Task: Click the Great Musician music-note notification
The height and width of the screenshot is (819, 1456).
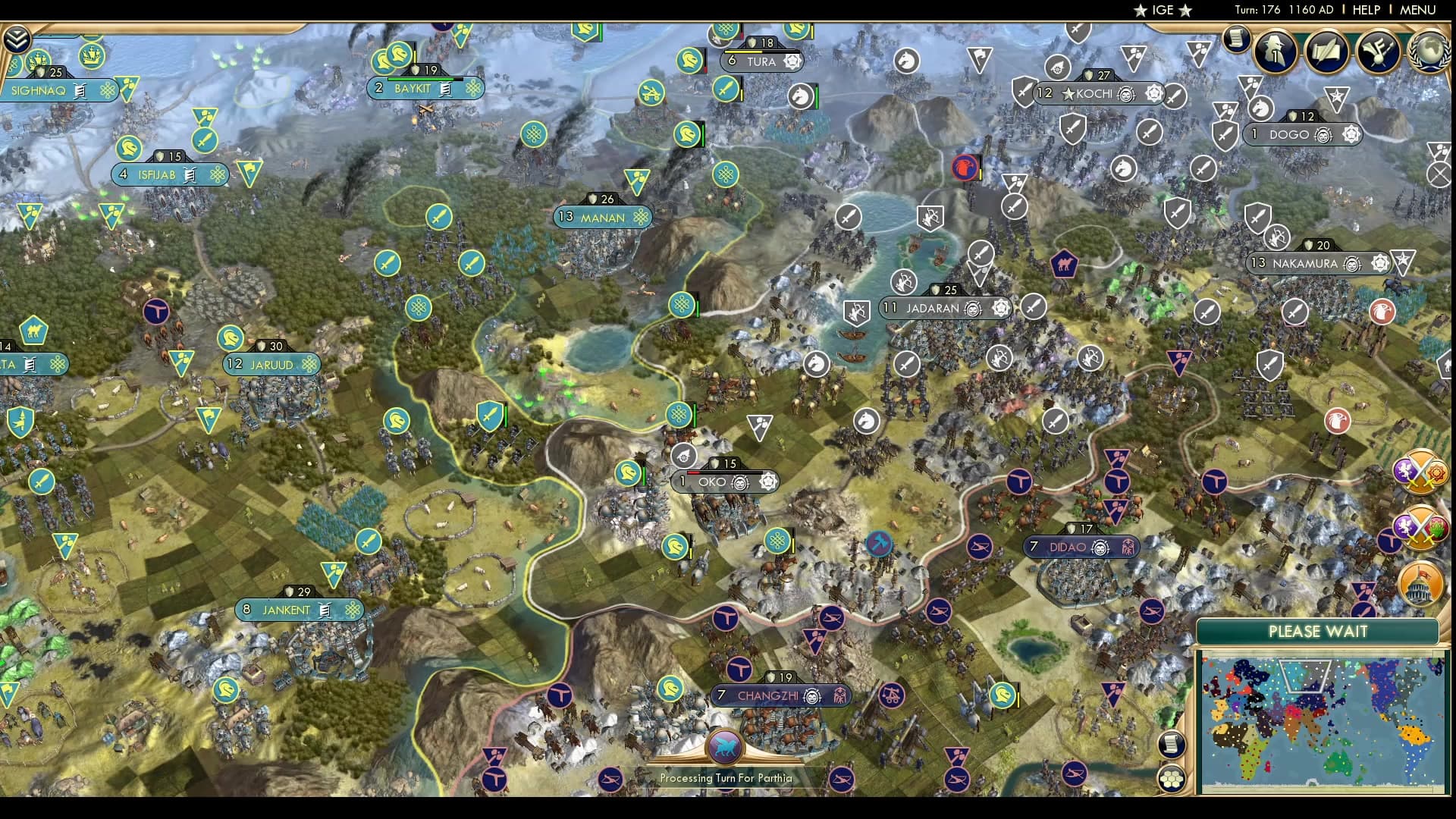Action: pyautogui.click(x=1379, y=52)
